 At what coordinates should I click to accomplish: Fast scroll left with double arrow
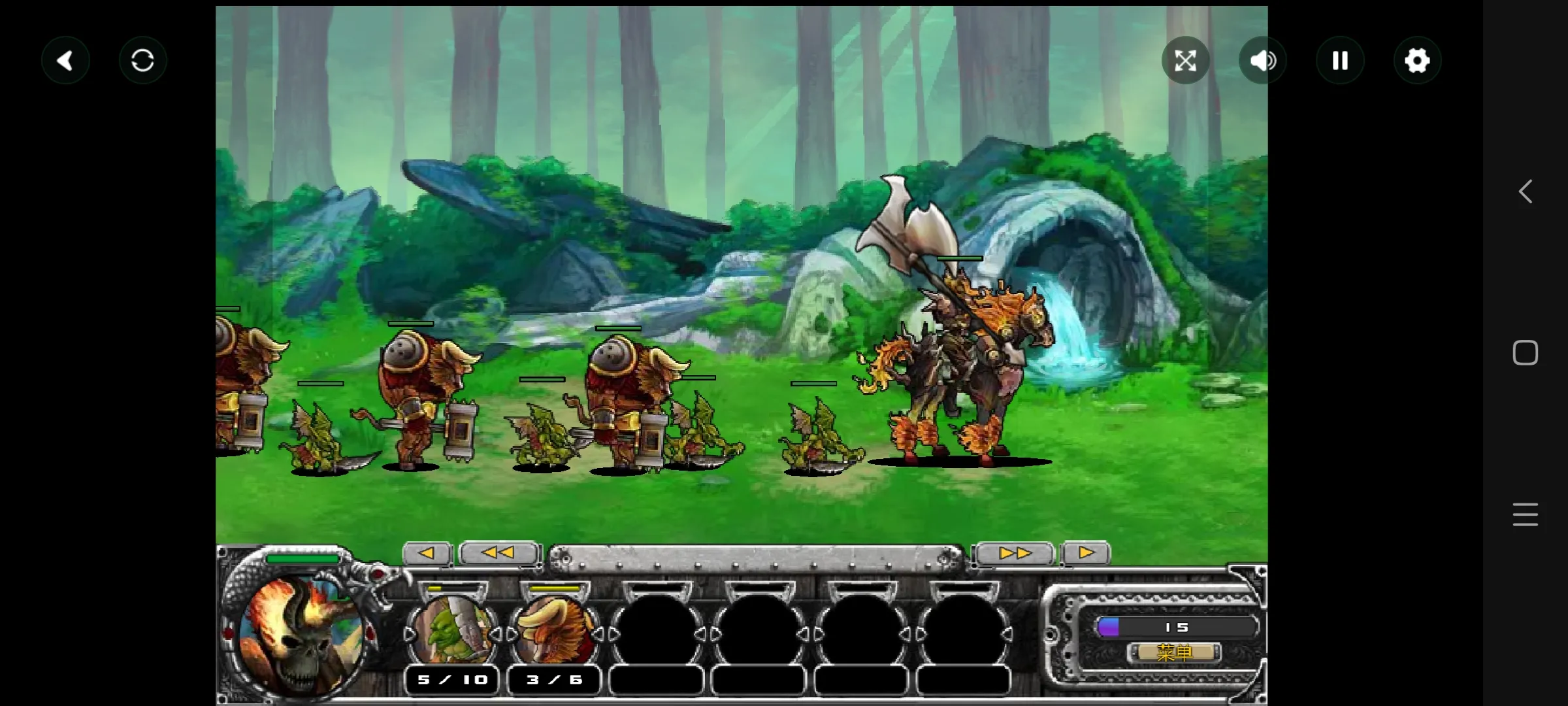pos(498,553)
